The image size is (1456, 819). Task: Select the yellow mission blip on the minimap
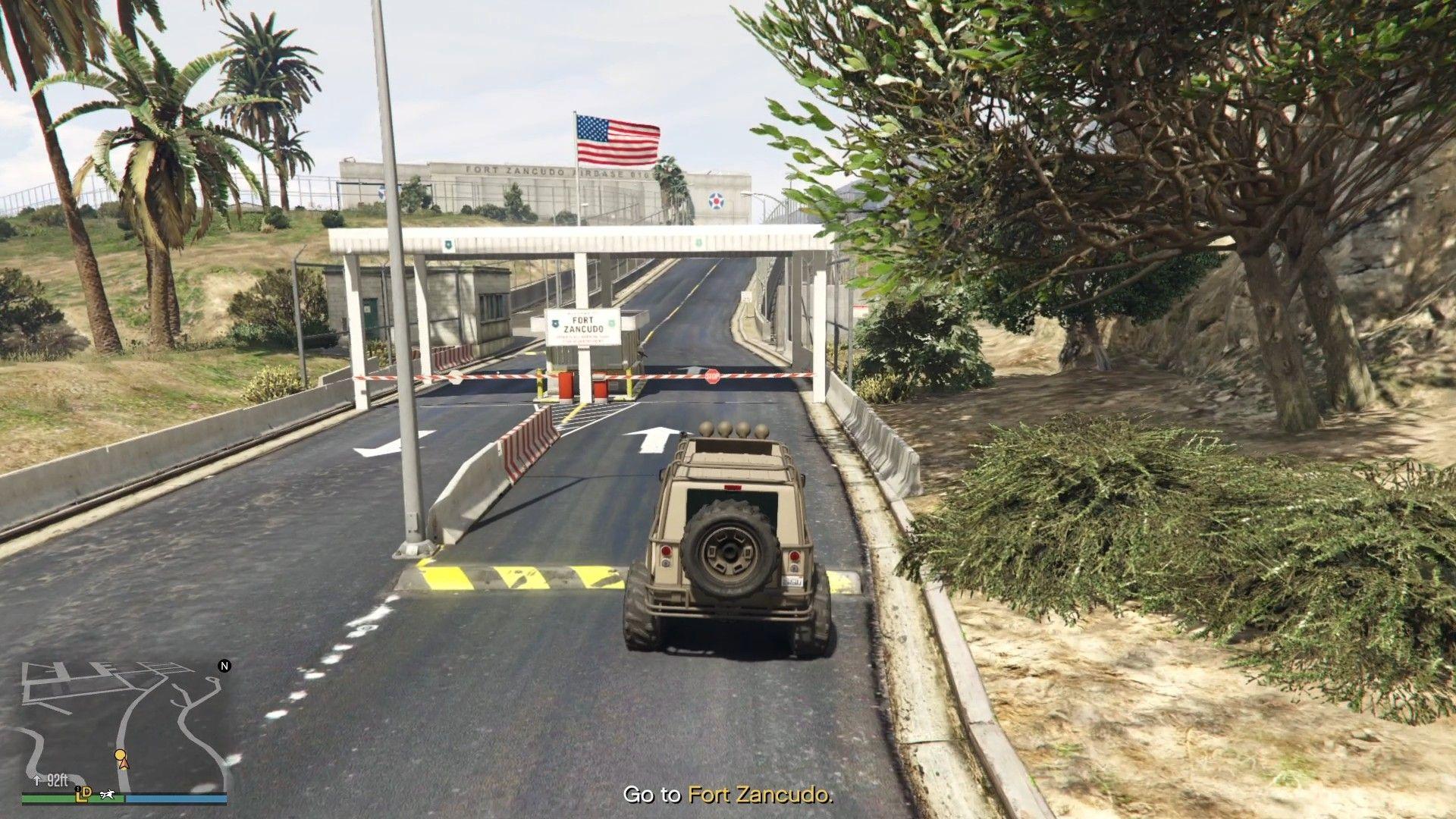tap(121, 753)
